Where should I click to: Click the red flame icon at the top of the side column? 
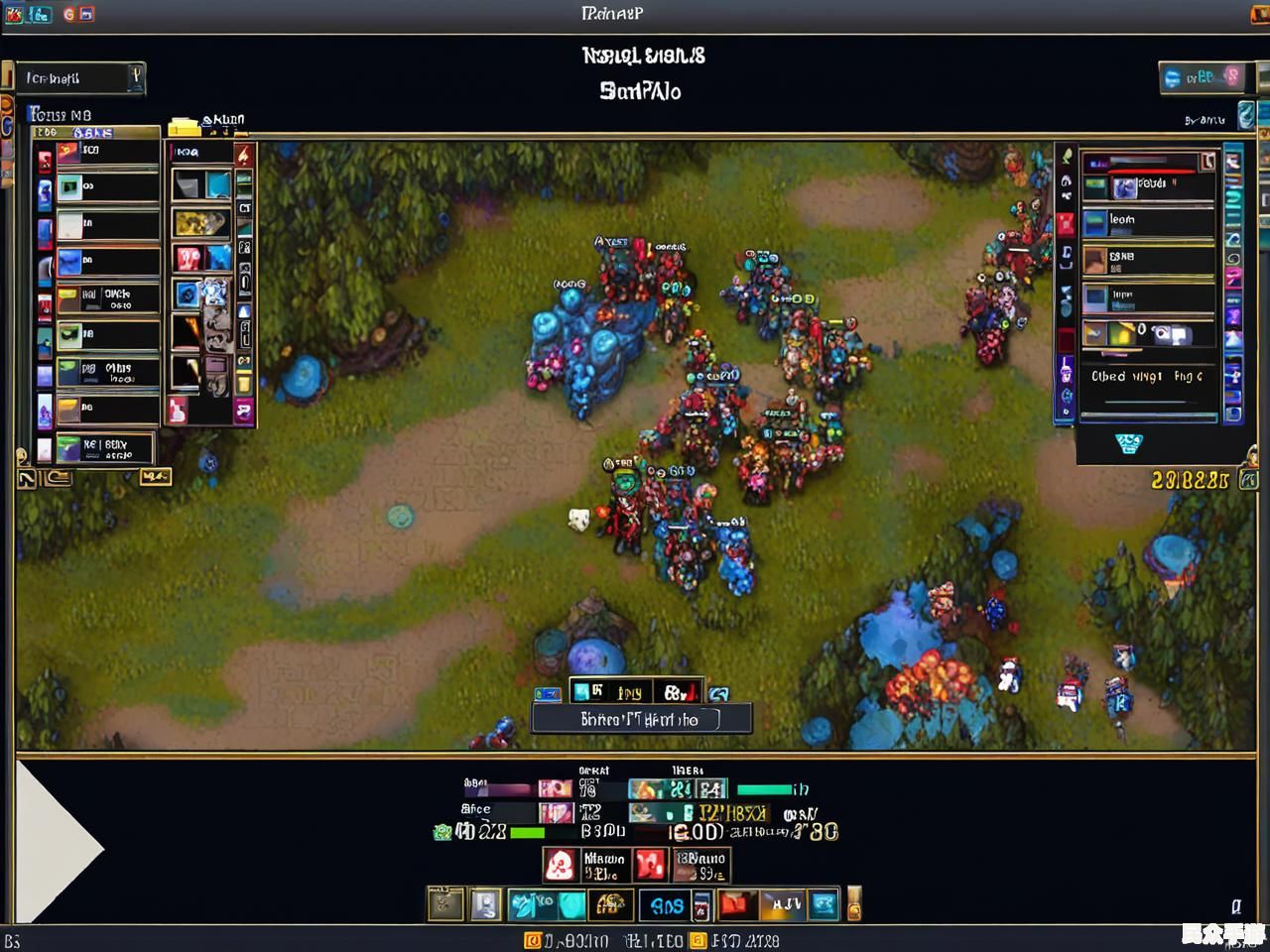tap(244, 156)
